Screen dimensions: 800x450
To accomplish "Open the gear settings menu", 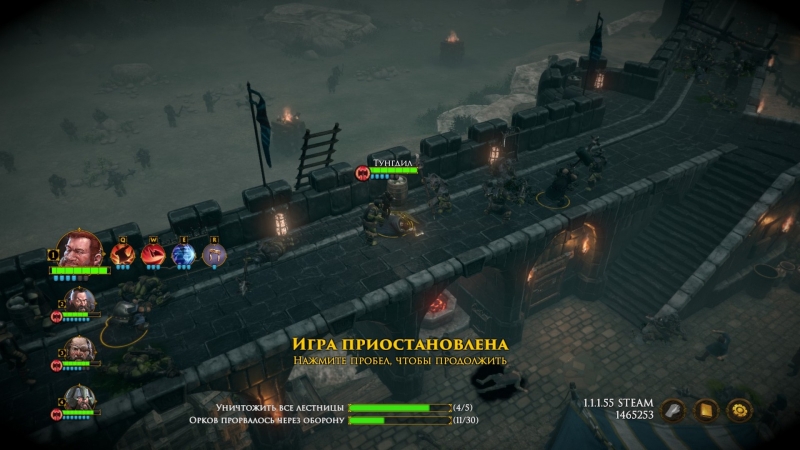I will pyautogui.click(x=739, y=409).
